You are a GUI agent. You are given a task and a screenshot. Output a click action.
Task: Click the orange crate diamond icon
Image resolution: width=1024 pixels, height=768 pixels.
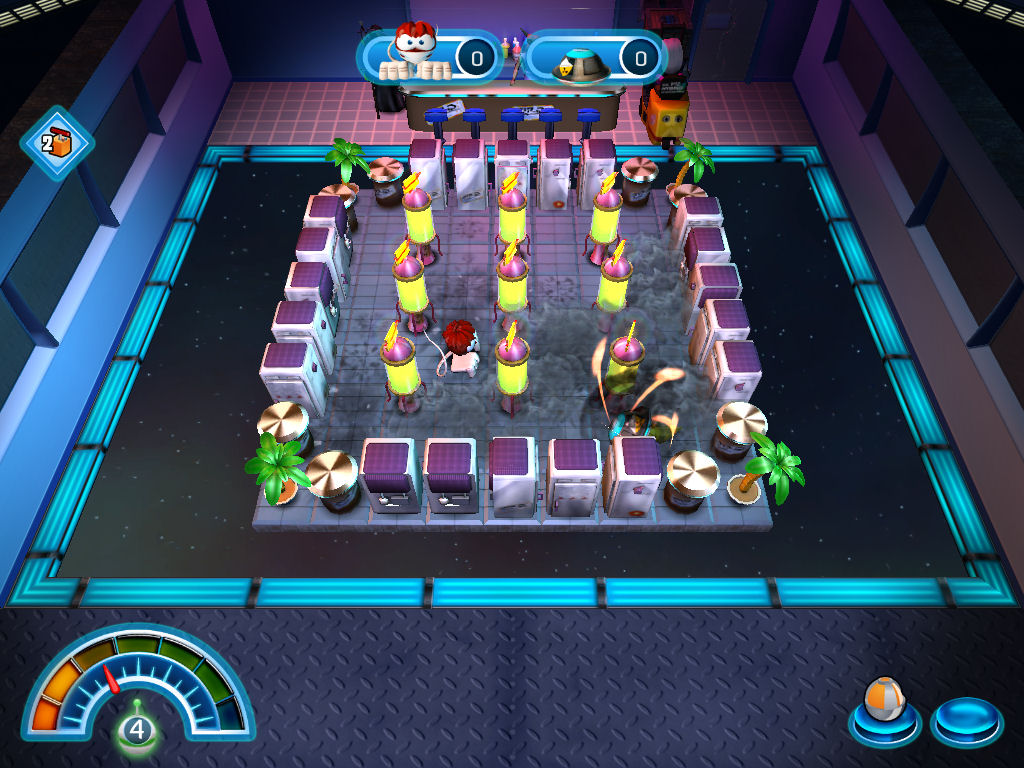click(x=56, y=143)
